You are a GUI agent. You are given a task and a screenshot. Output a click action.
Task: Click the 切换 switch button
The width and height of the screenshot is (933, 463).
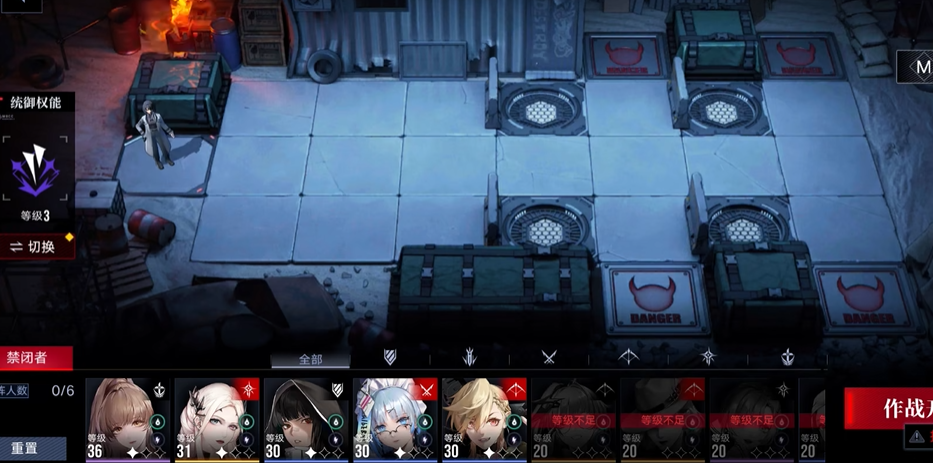35,246
